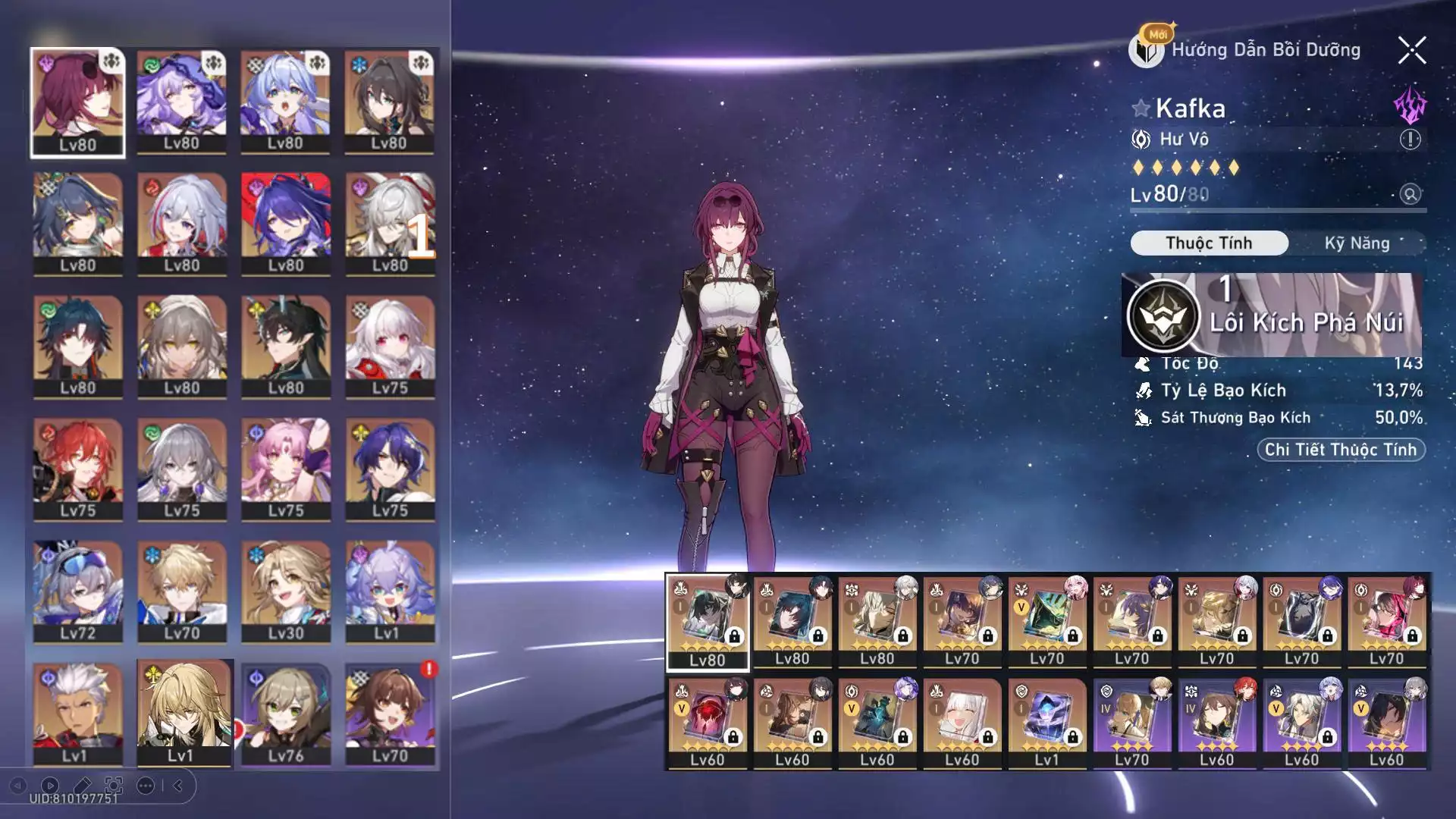Choose the Lv72 character with blue goggles
The height and width of the screenshot is (819, 1456).
[77, 591]
